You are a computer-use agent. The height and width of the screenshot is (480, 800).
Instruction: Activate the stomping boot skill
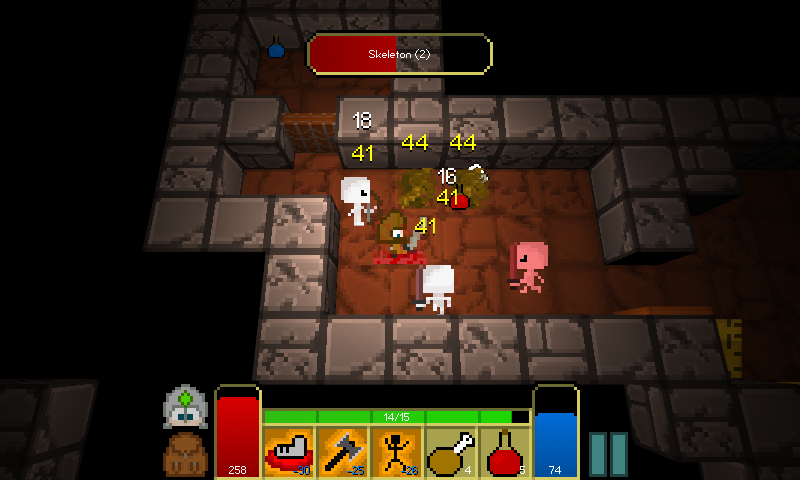coord(289,453)
